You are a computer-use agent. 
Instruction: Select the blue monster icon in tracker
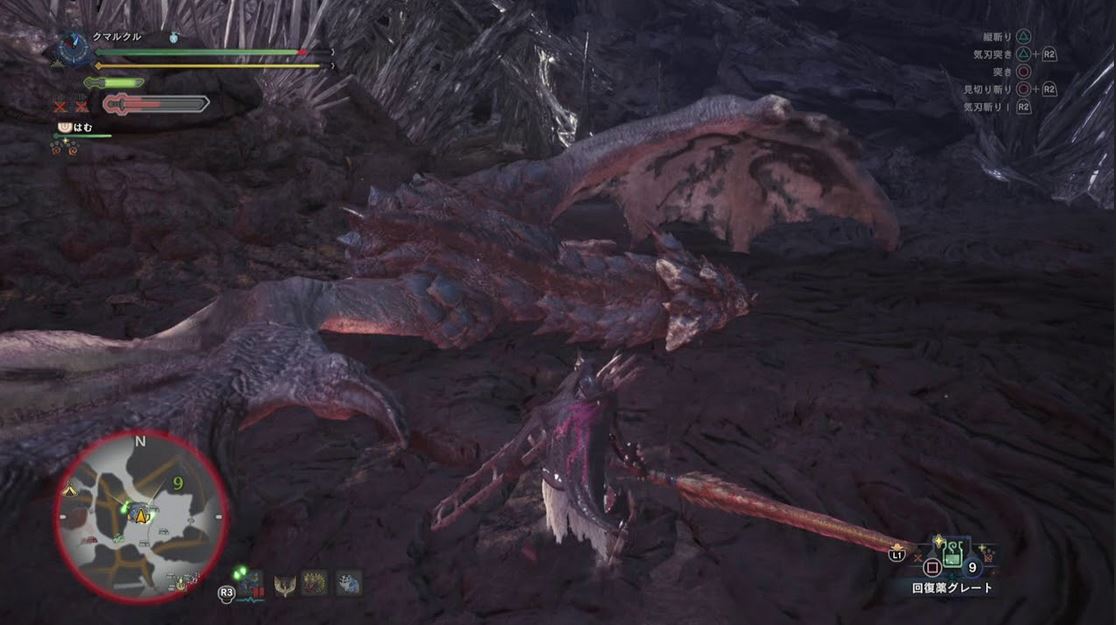coord(348,583)
